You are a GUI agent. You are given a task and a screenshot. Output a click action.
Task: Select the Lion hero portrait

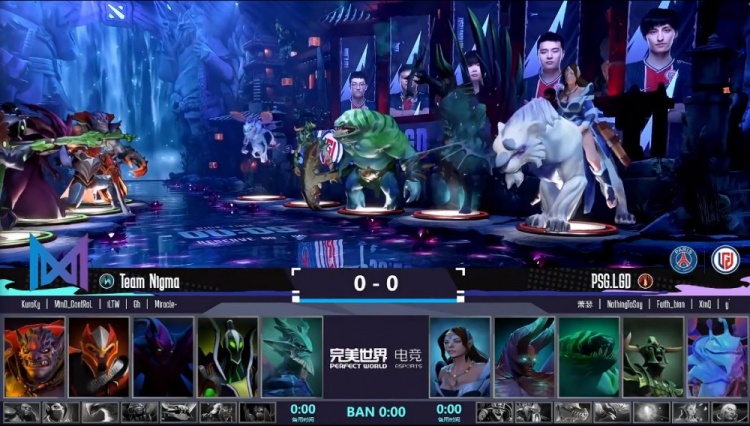(x=34, y=357)
